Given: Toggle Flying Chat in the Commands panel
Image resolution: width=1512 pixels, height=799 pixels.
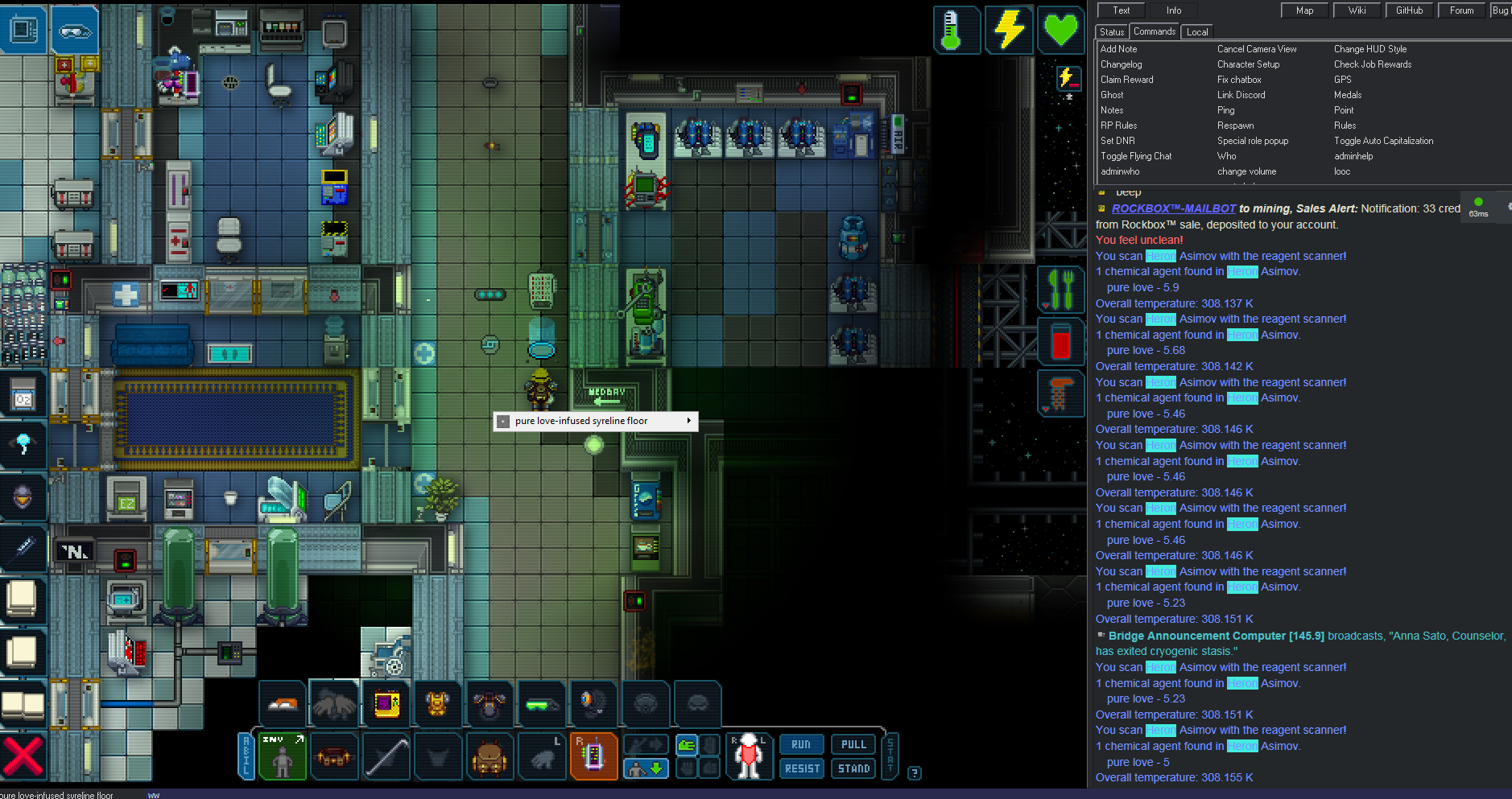Looking at the screenshot, I should pyautogui.click(x=1135, y=155).
